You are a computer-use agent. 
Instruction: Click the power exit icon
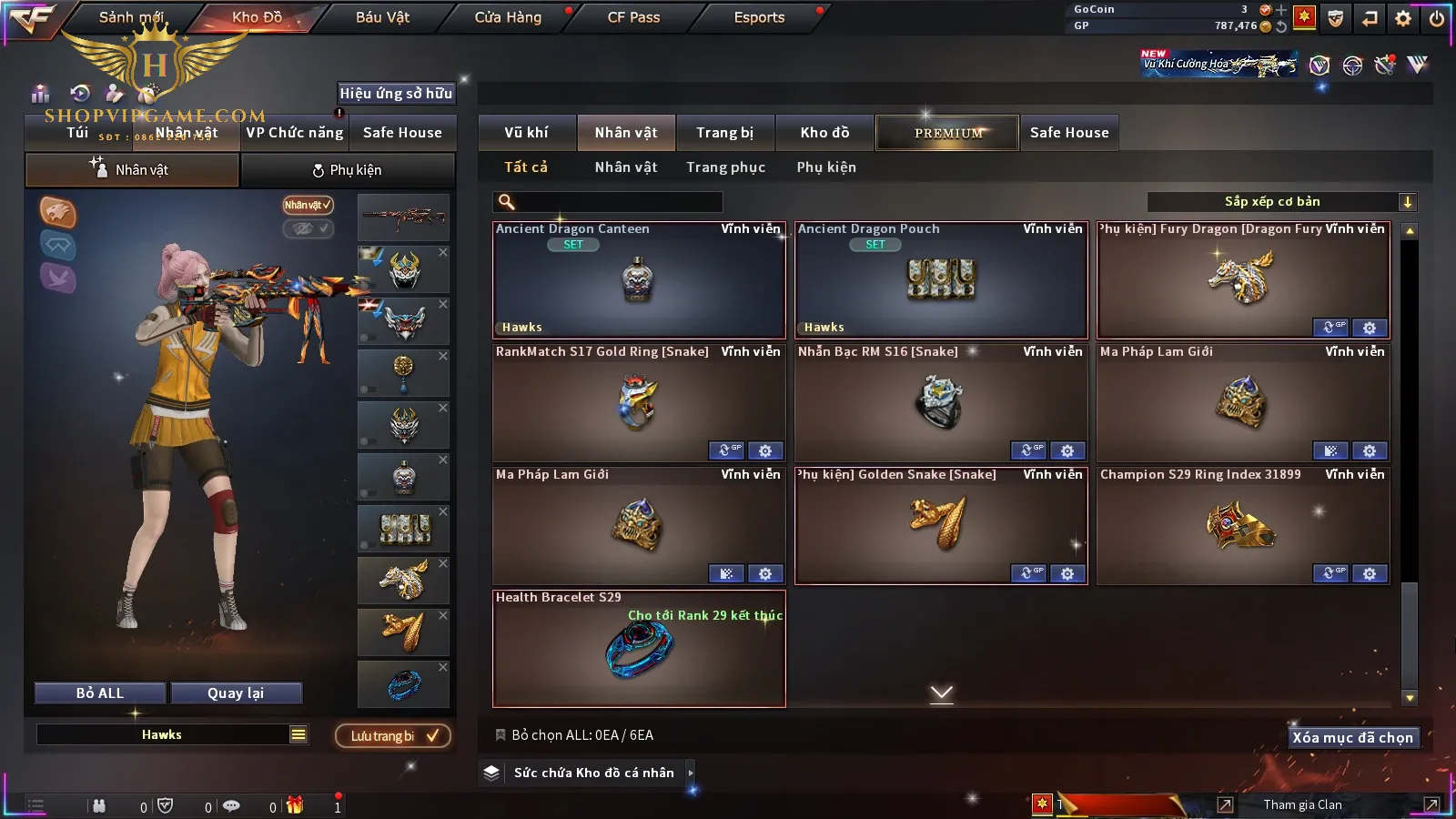(x=1437, y=18)
